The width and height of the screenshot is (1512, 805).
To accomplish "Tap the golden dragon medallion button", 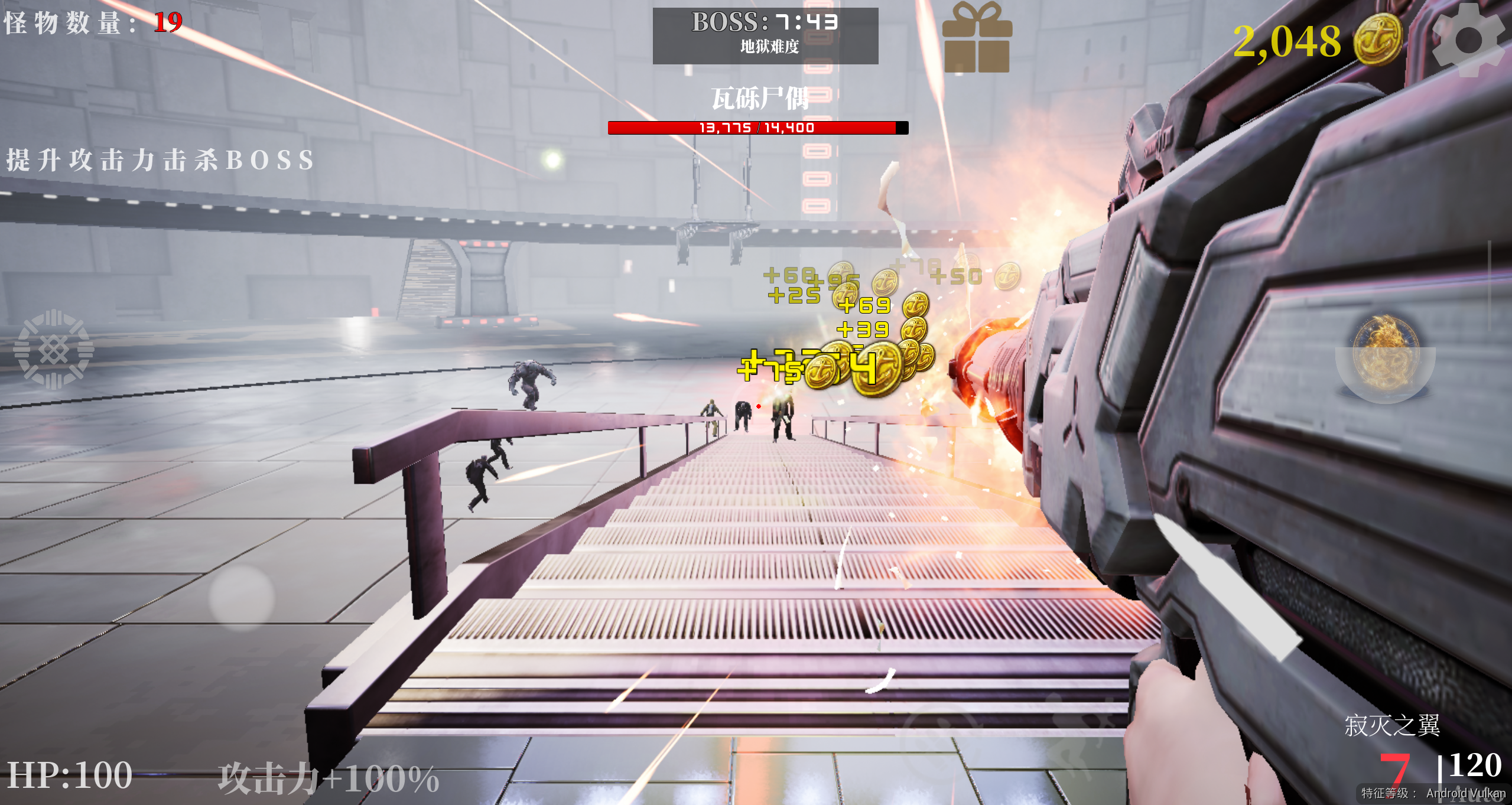I will pos(1385,353).
